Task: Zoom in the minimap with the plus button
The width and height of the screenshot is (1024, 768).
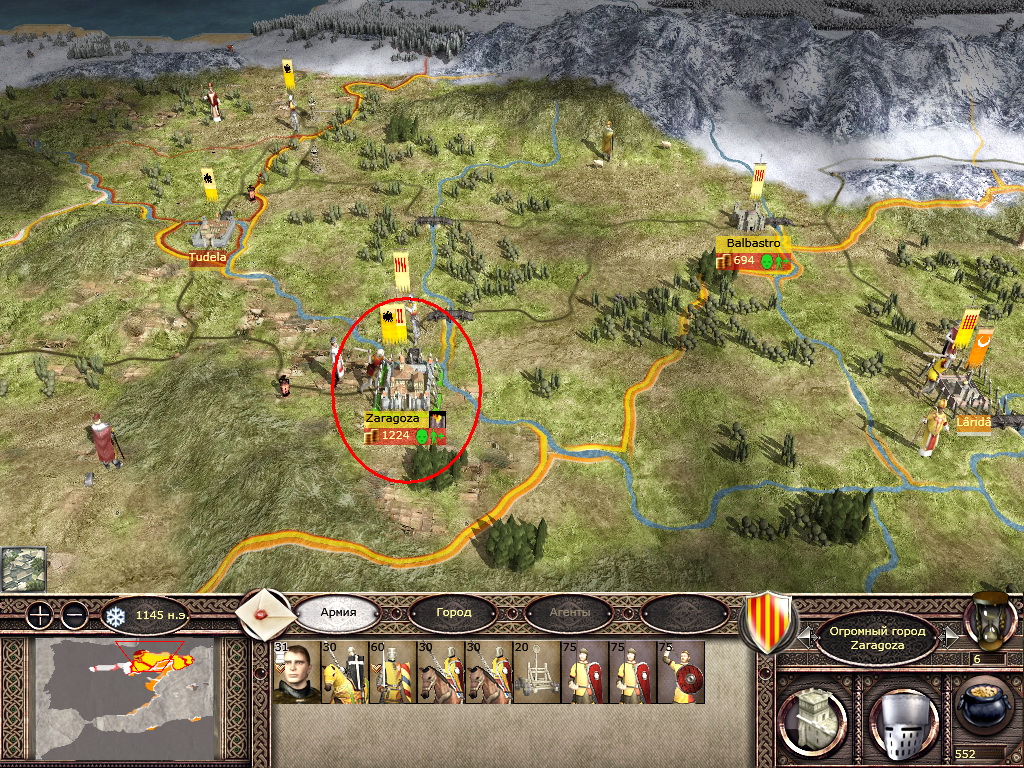Action: [x=38, y=615]
